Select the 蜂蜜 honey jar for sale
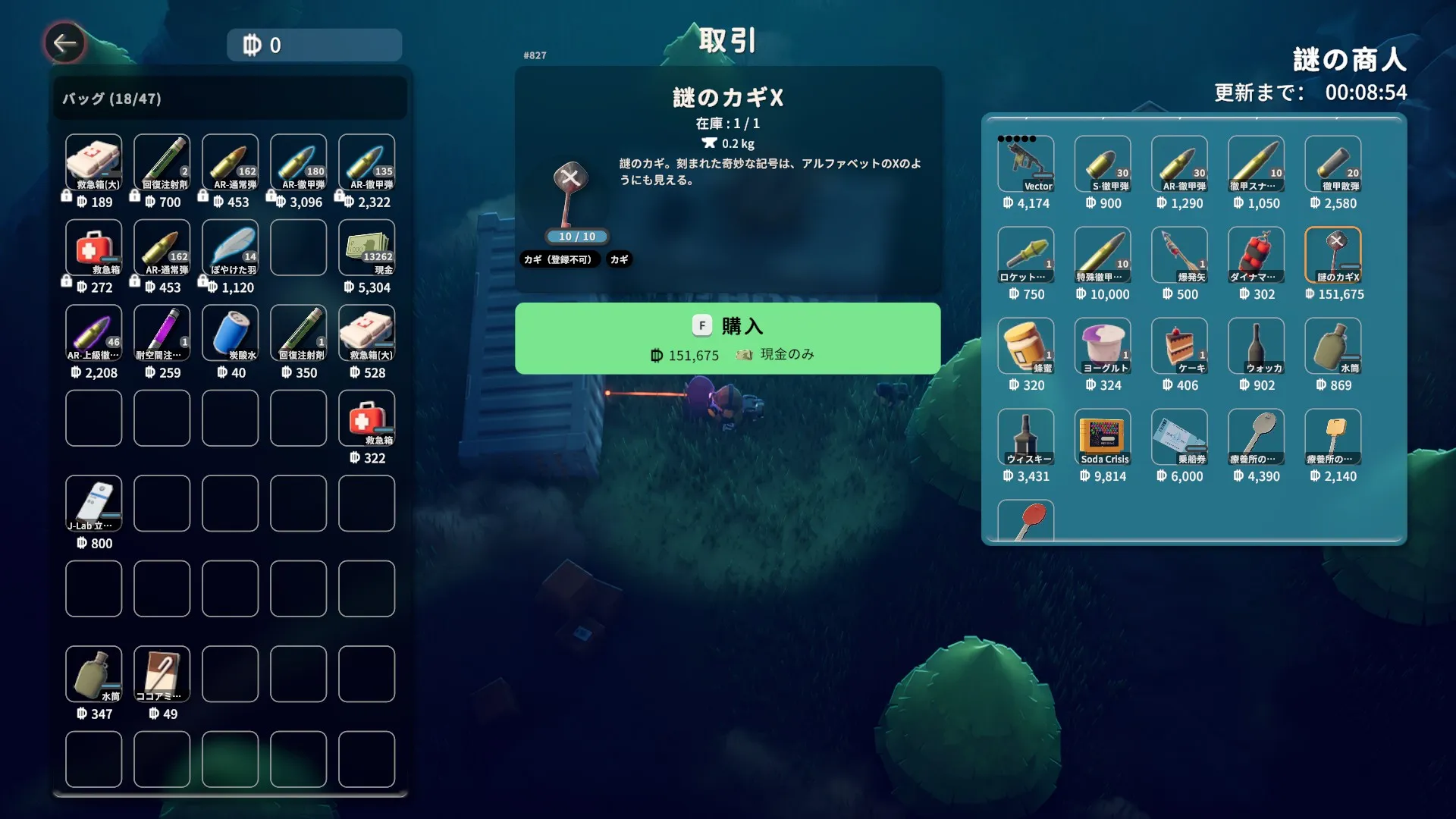This screenshot has width=1456, height=819. [1025, 346]
